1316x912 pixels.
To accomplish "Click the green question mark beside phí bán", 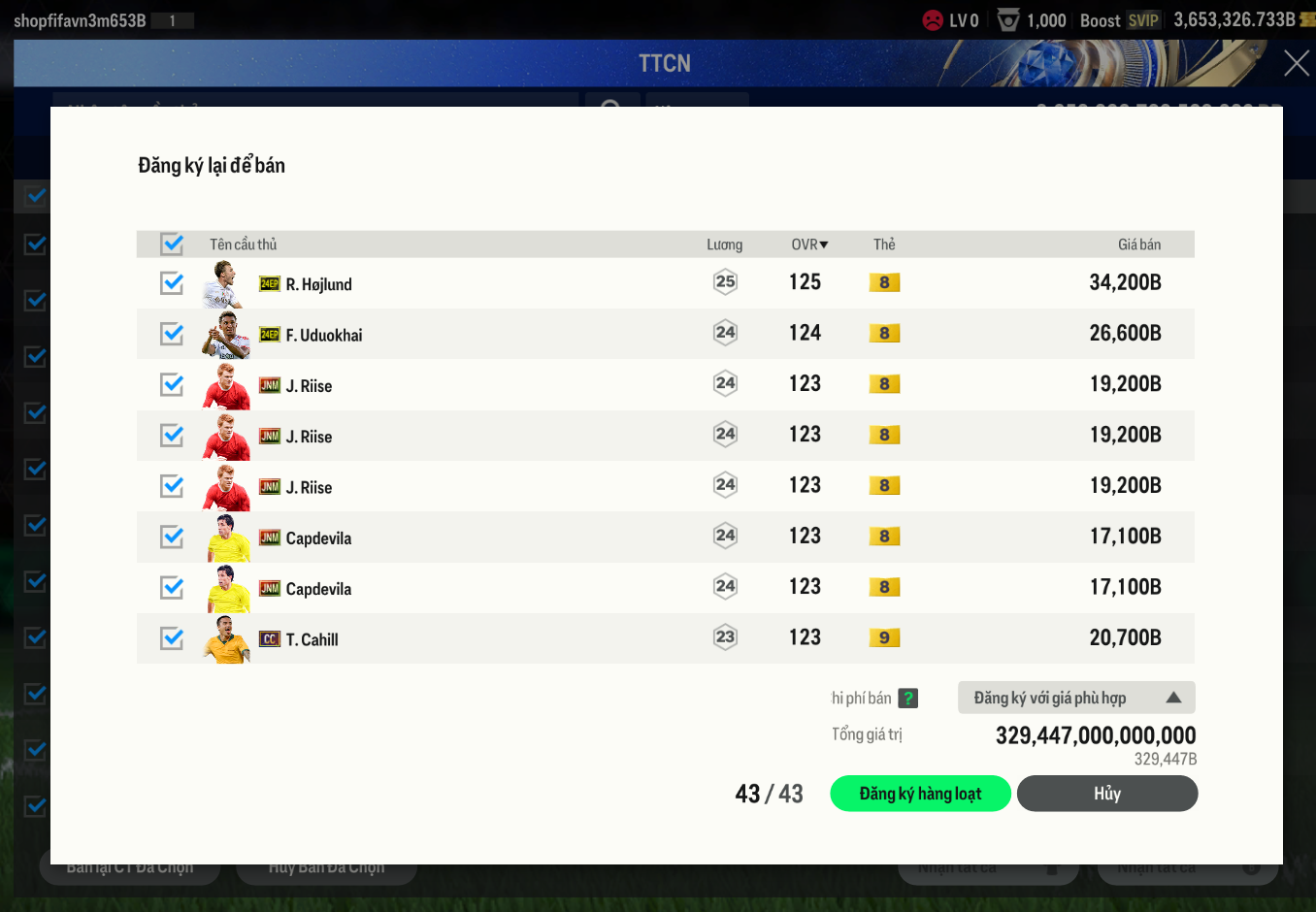I will coord(907,698).
